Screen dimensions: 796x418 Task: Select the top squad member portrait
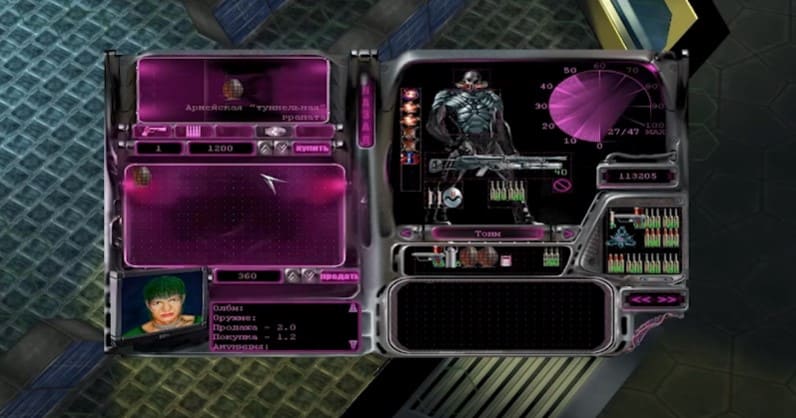(409, 97)
